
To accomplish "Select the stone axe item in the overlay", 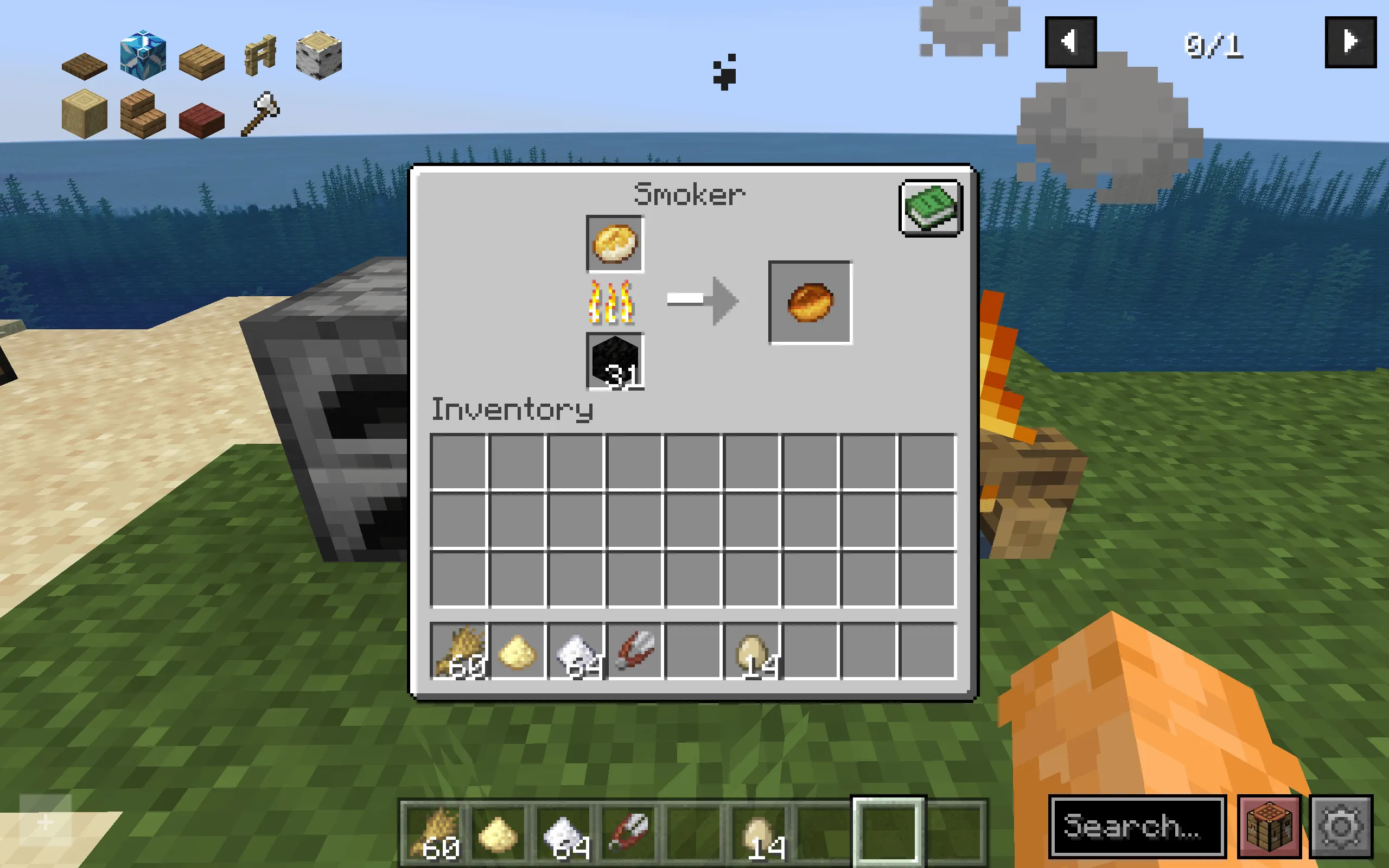I will [261, 114].
